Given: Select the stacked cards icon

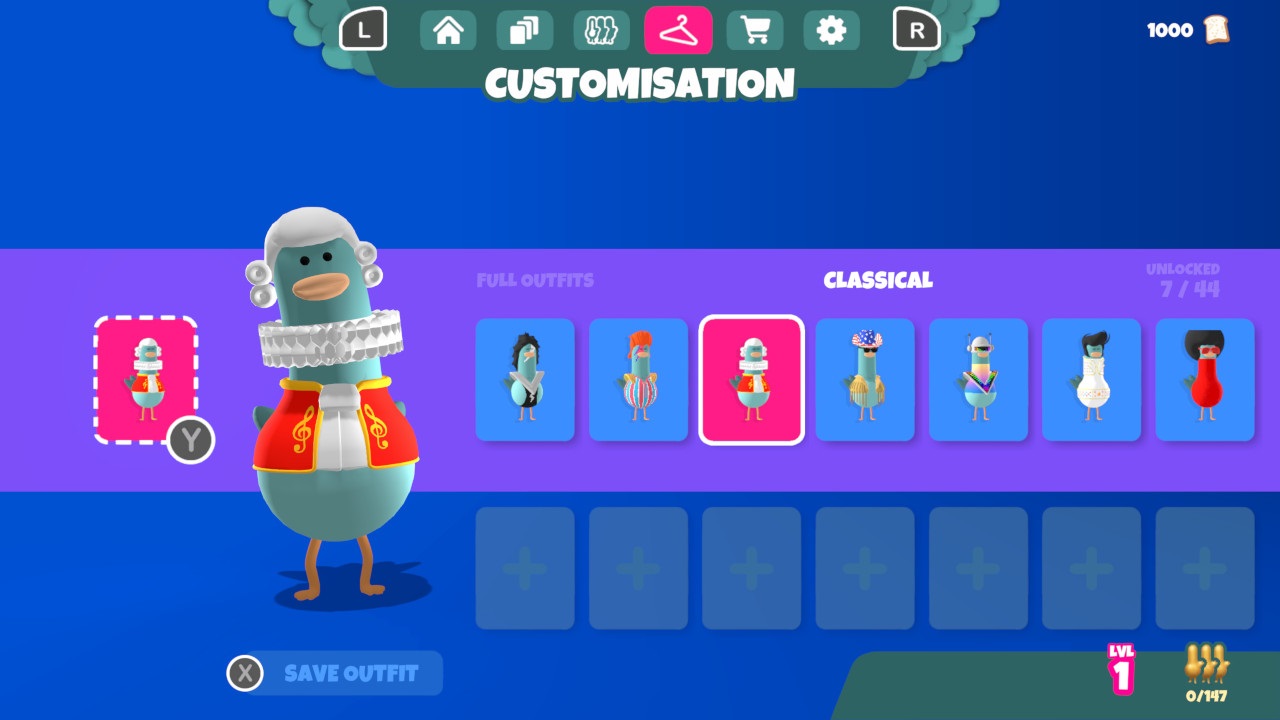Looking at the screenshot, I should coord(524,30).
